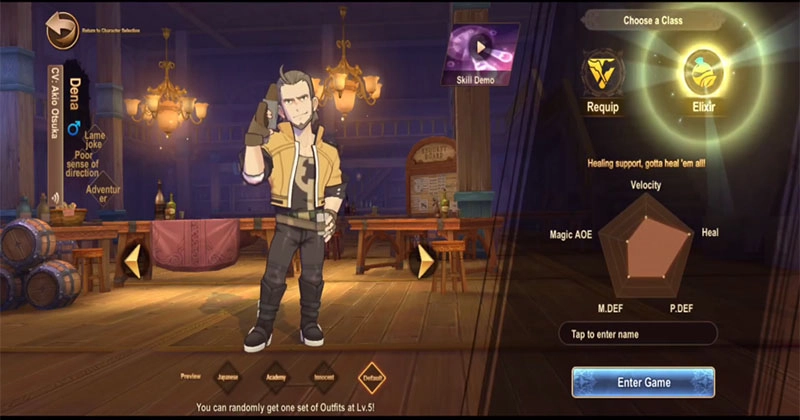This screenshot has height=420, width=800.
Task: Play the Skill Demo video
Action: (482, 48)
